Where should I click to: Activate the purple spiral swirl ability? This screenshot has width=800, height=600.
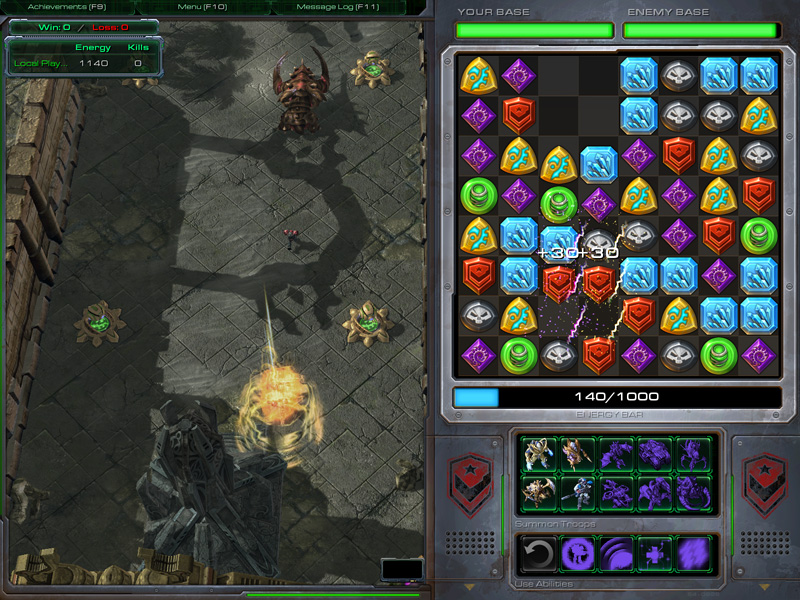pyautogui.click(x=616, y=553)
